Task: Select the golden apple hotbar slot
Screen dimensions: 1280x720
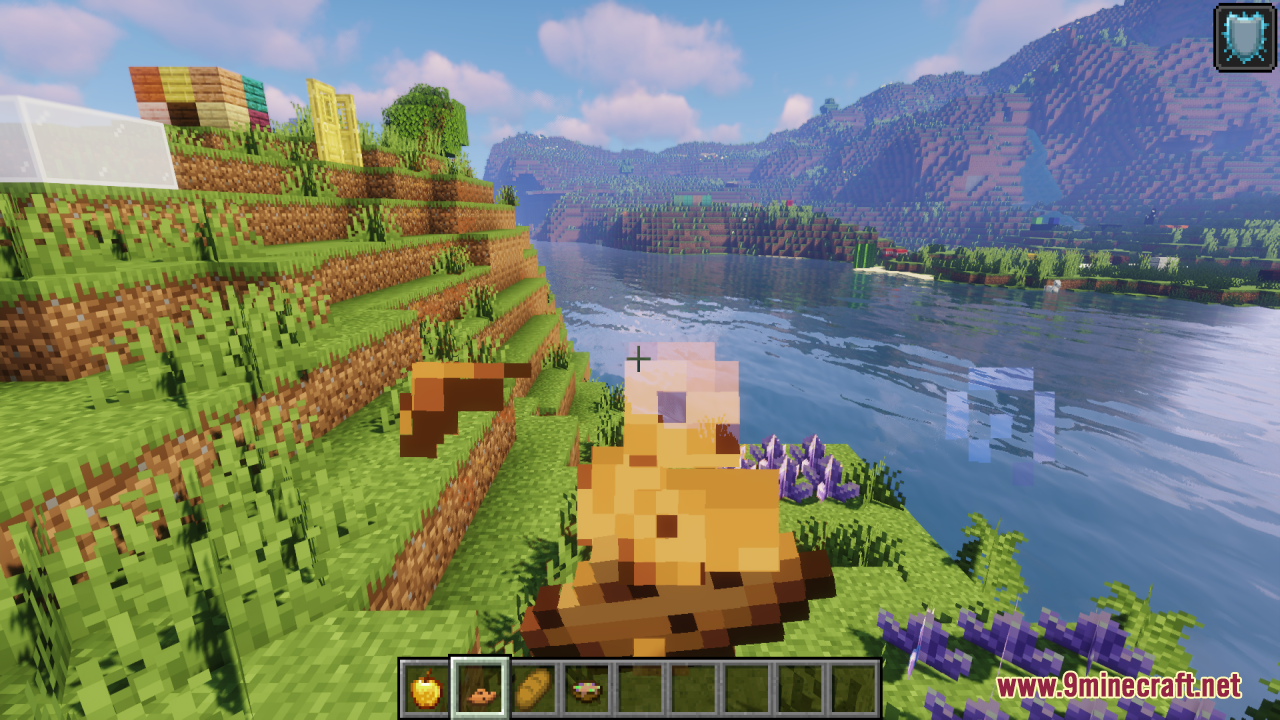Action: click(426, 689)
